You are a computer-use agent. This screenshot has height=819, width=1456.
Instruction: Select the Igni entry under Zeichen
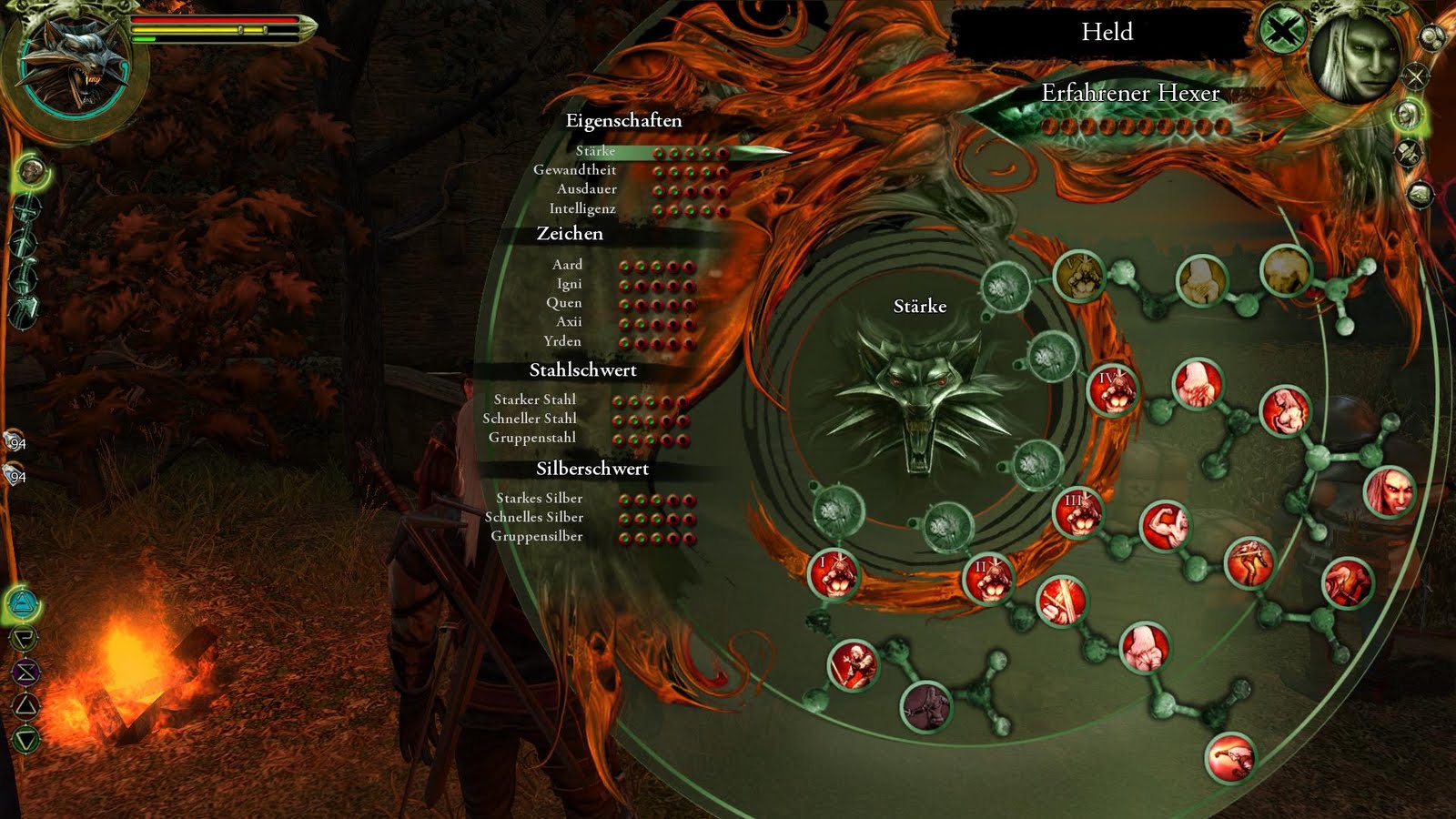tap(569, 284)
